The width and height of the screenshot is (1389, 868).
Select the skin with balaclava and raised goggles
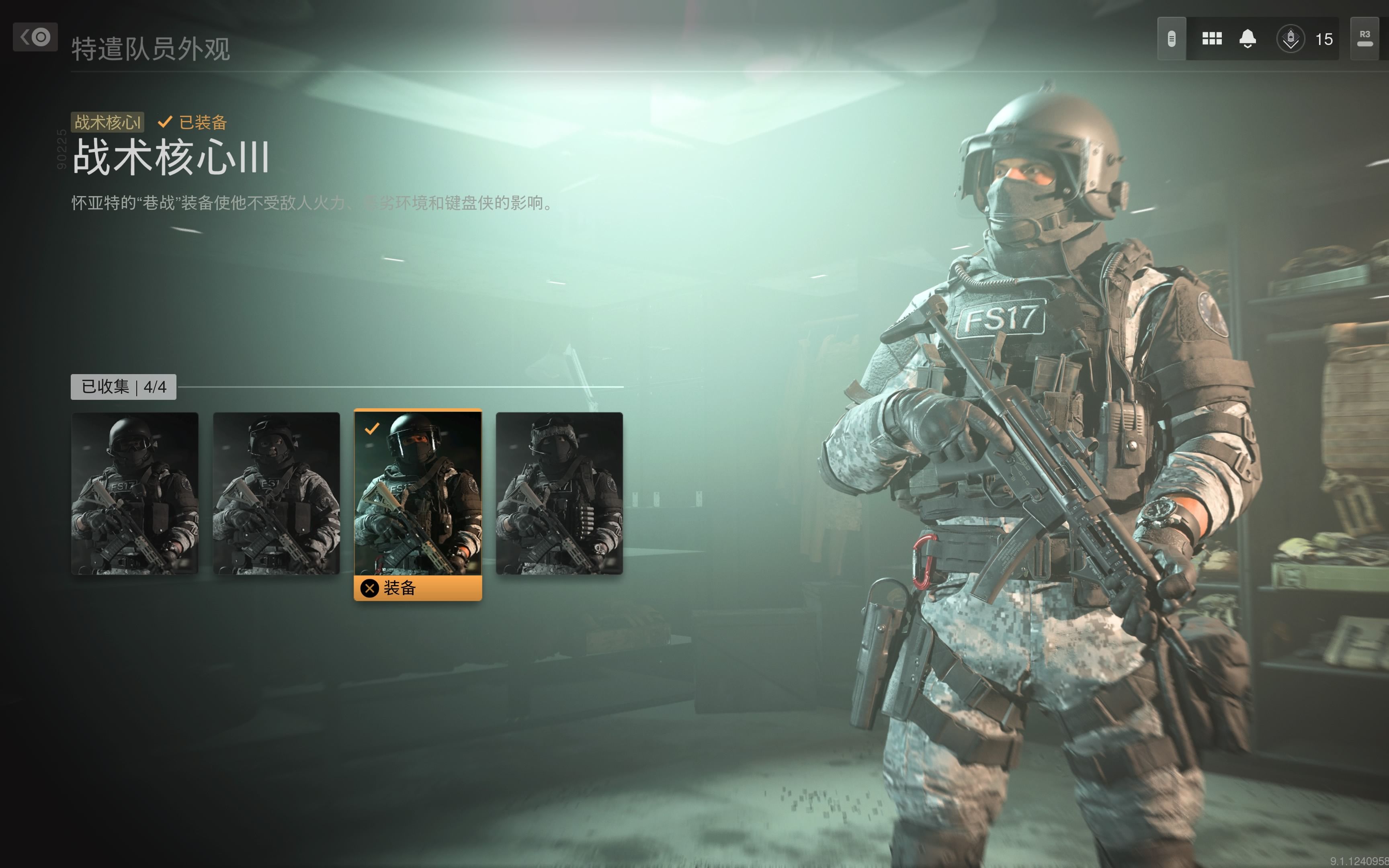click(276, 493)
